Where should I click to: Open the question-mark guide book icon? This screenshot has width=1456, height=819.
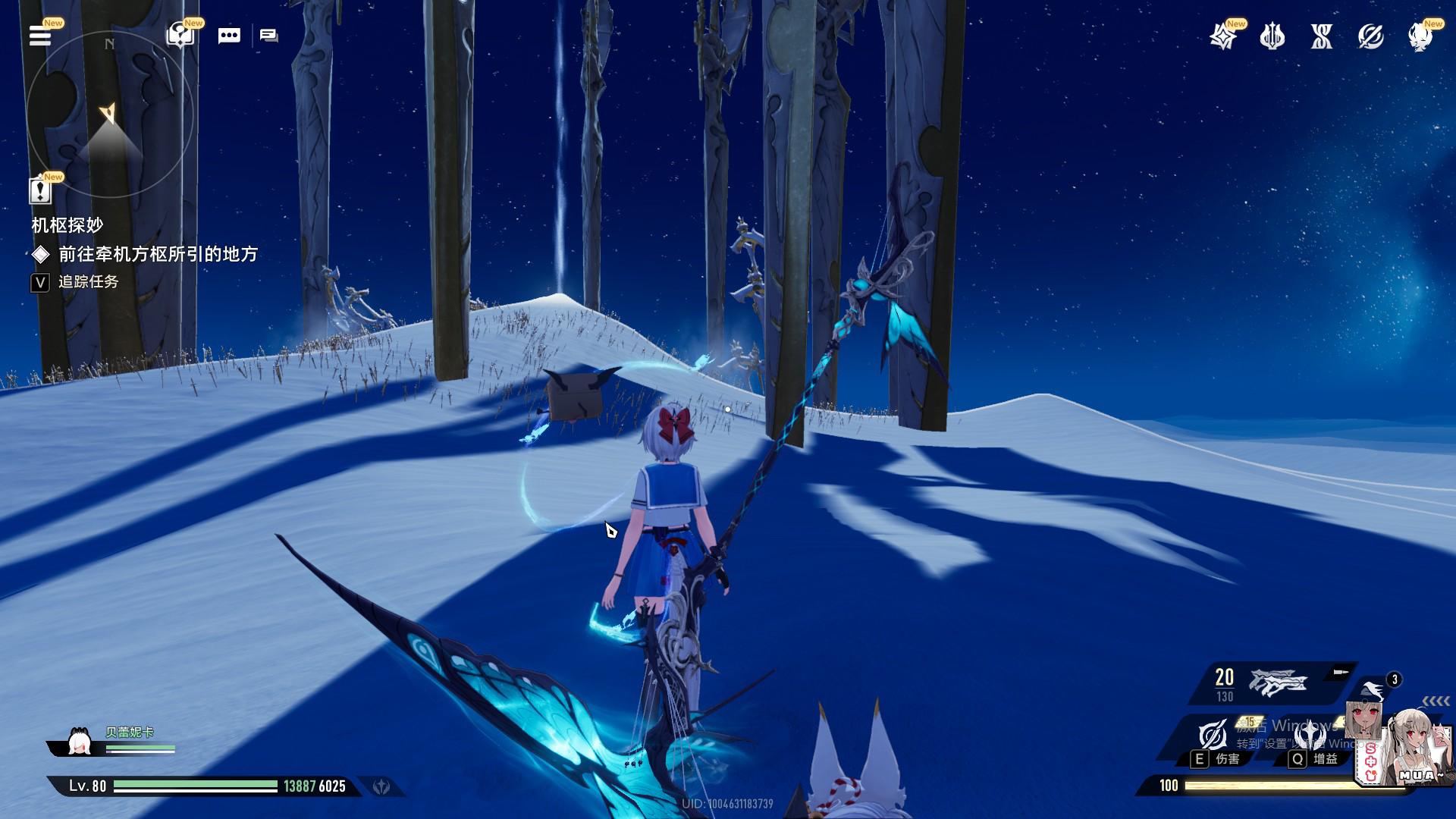coord(180,36)
